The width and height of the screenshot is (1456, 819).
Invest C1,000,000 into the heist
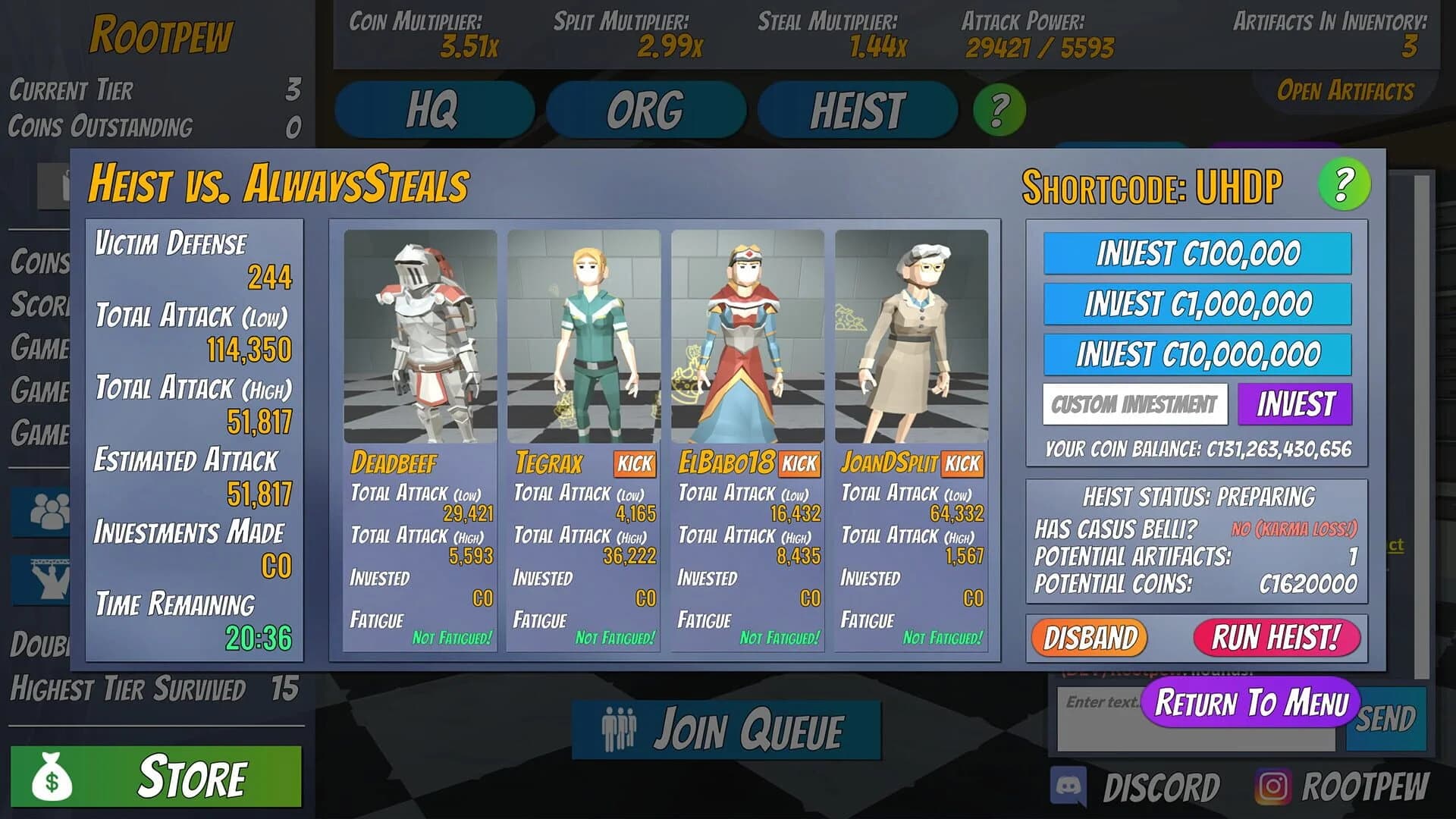pyautogui.click(x=1196, y=303)
